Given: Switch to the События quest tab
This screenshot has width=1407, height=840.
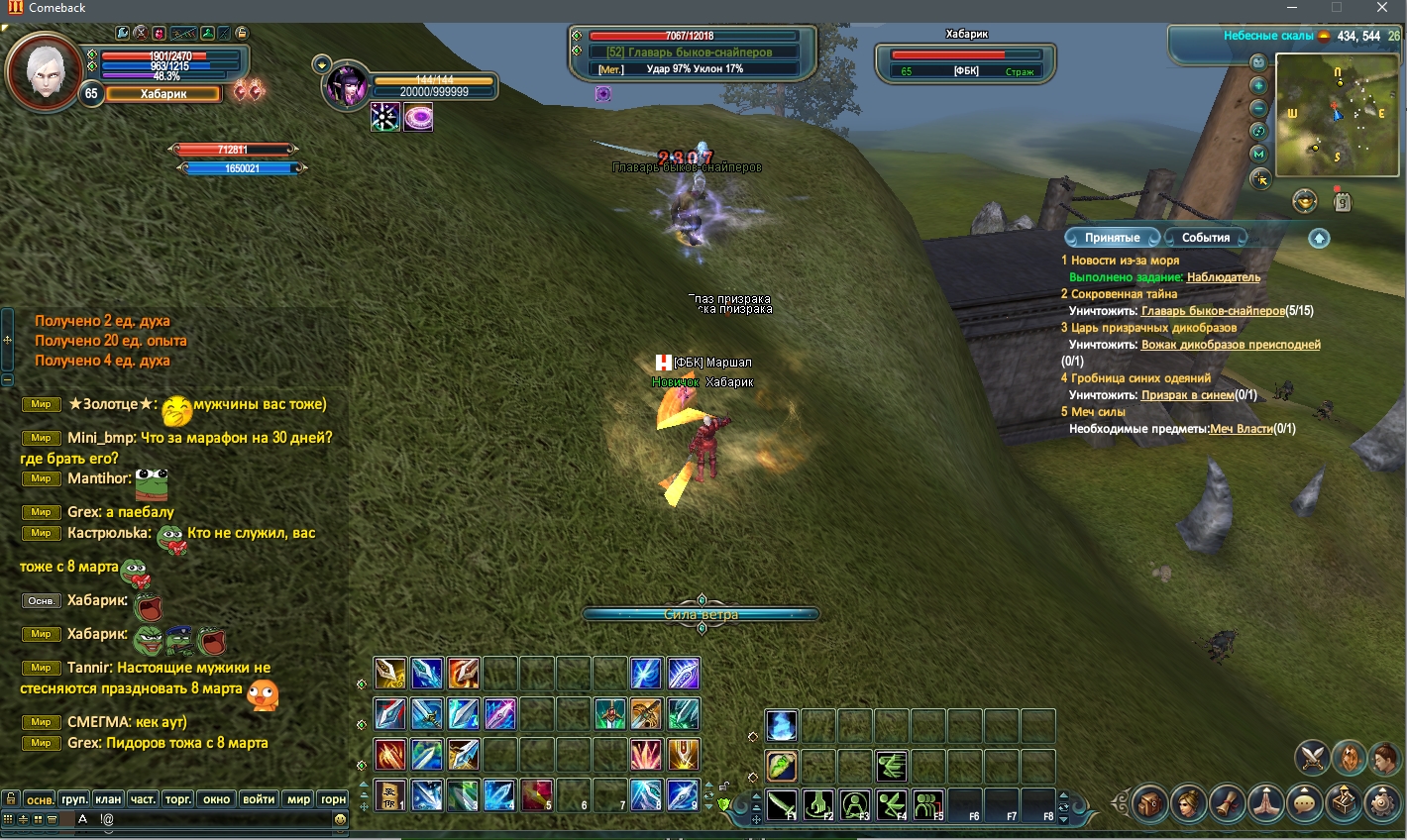Looking at the screenshot, I should click(x=1205, y=238).
